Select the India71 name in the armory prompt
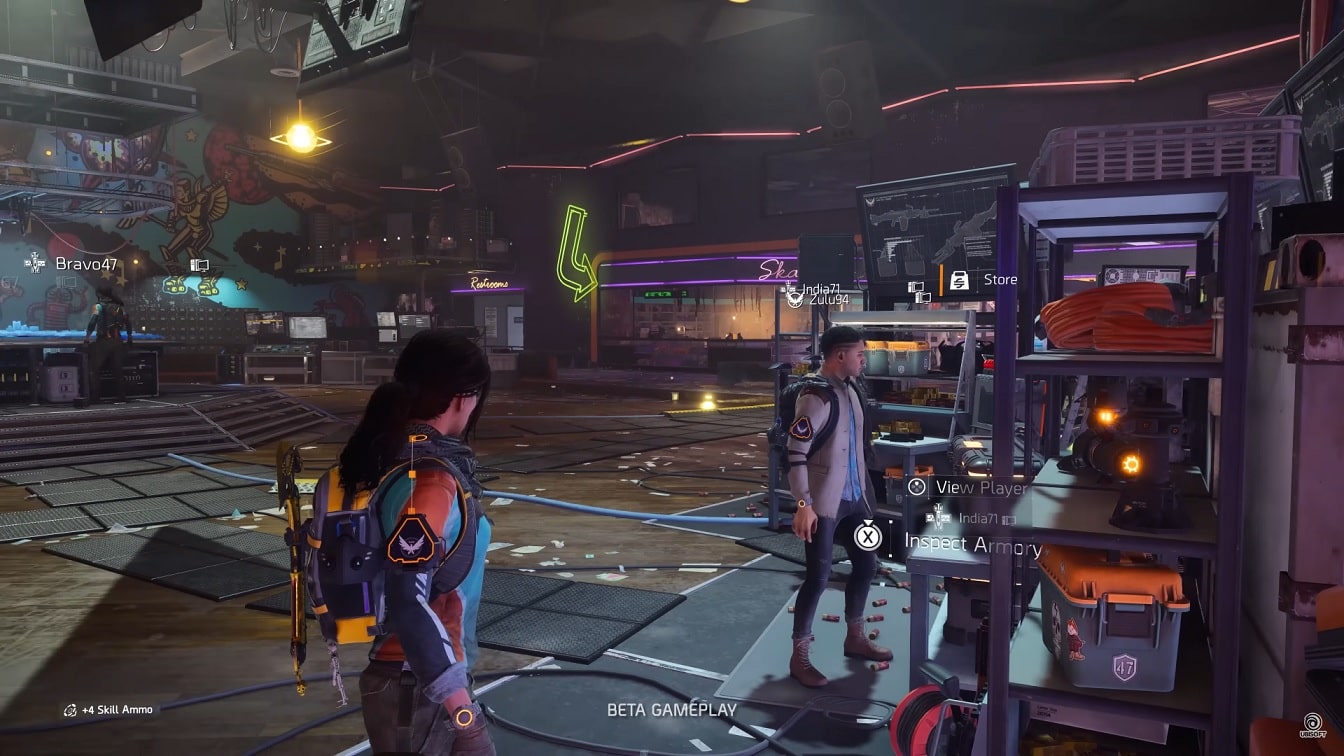The image size is (1344, 756). tap(979, 518)
